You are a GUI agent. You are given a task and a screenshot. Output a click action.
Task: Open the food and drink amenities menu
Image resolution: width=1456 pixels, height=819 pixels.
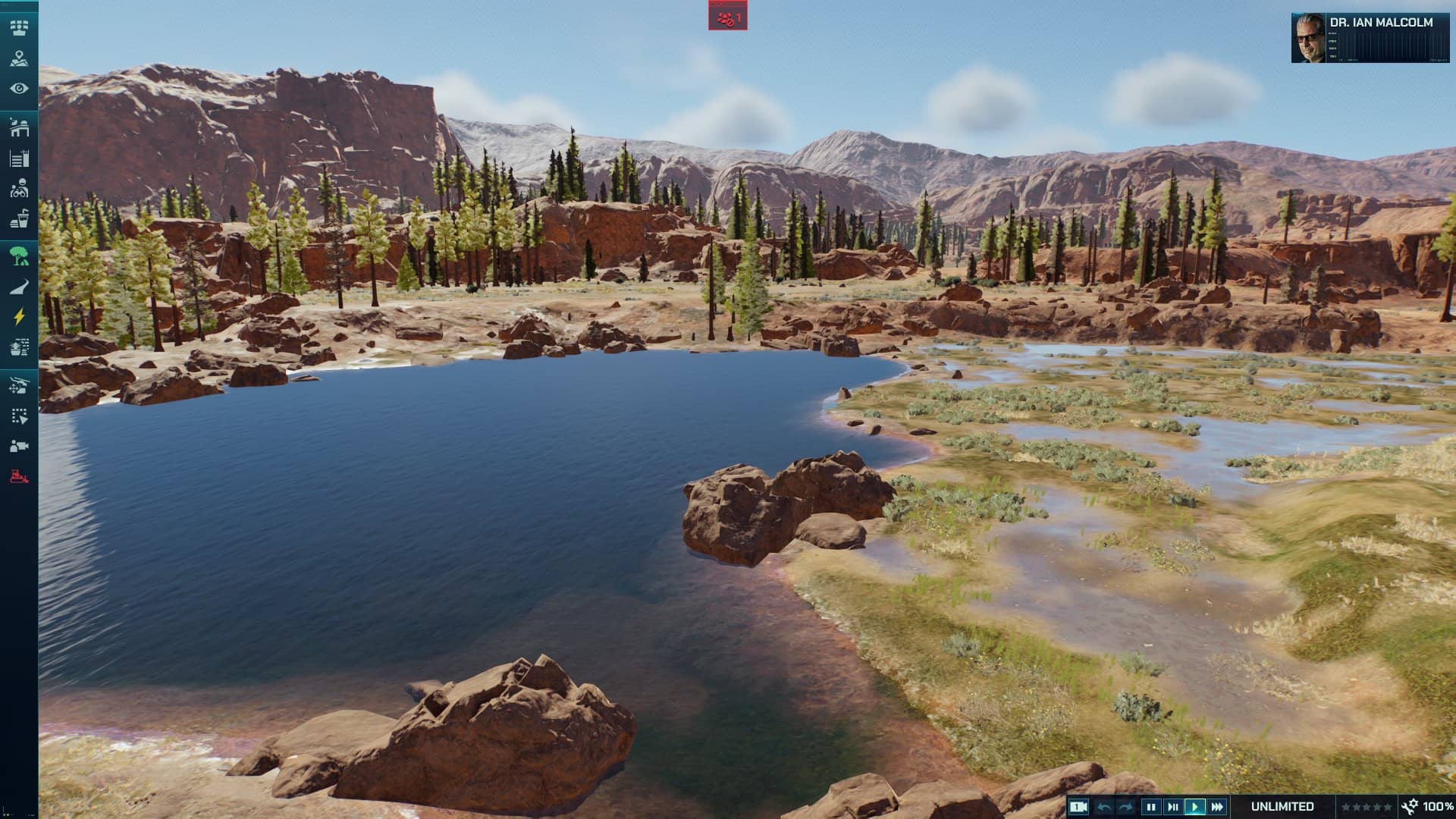19,218
